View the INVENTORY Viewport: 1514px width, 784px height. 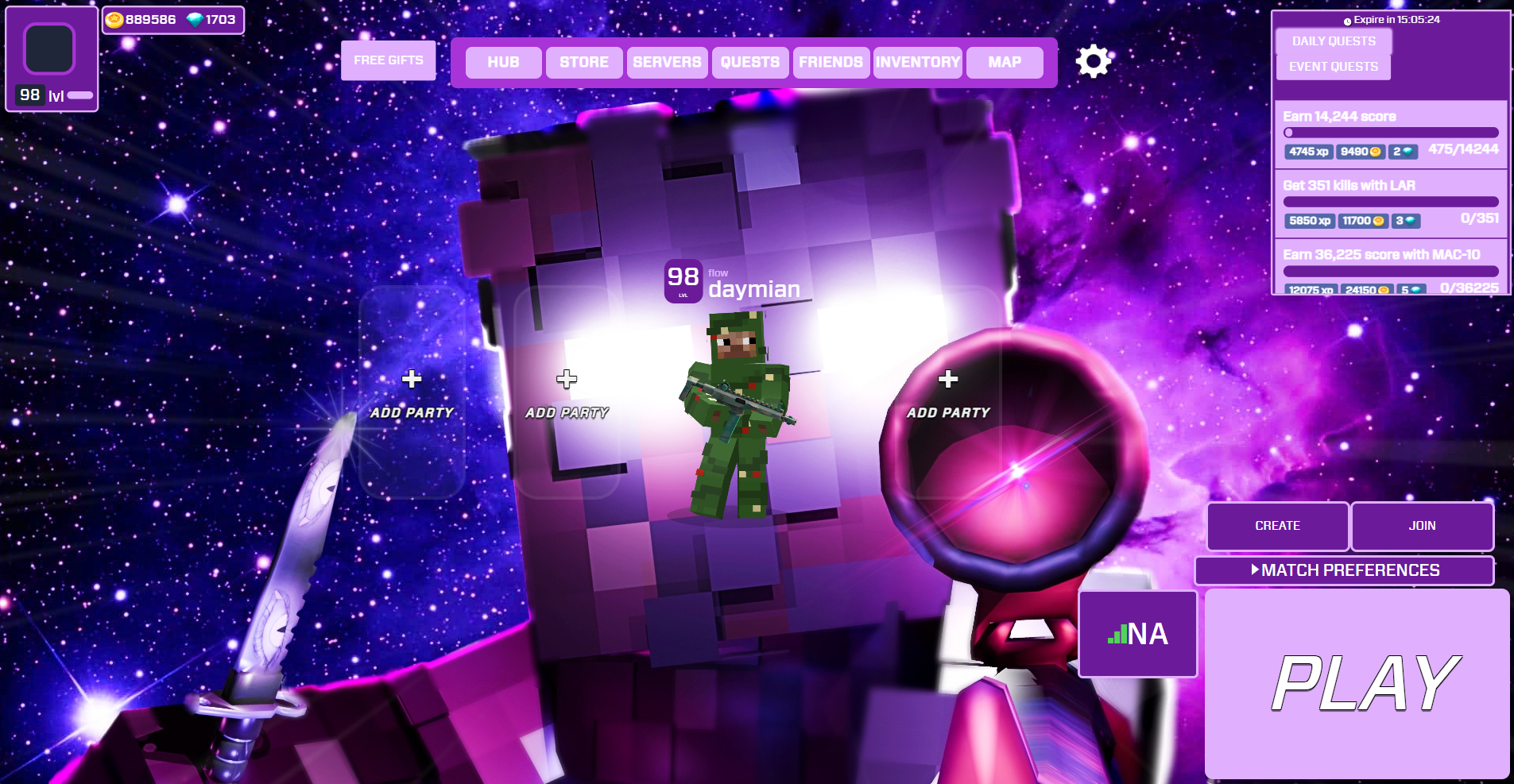918,62
